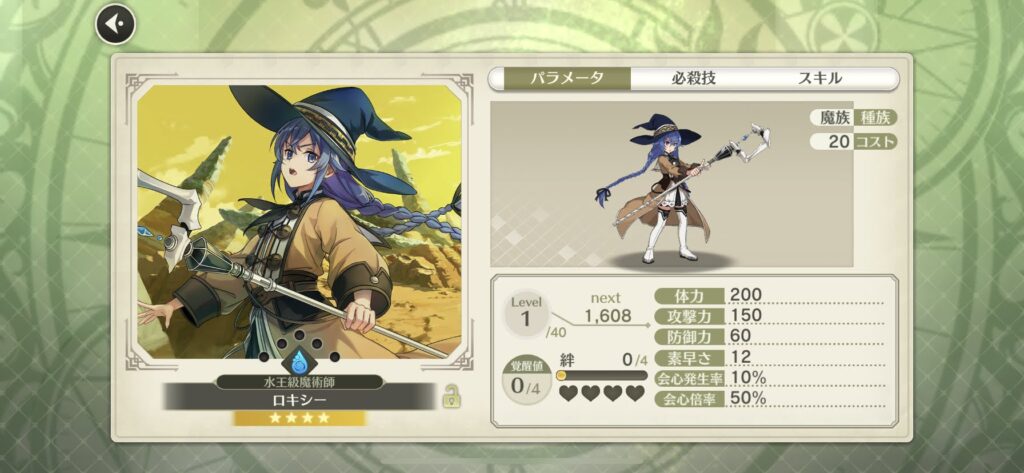Show the スキル tab
Image resolution: width=1024 pixels, height=473 pixels.
tap(820, 79)
